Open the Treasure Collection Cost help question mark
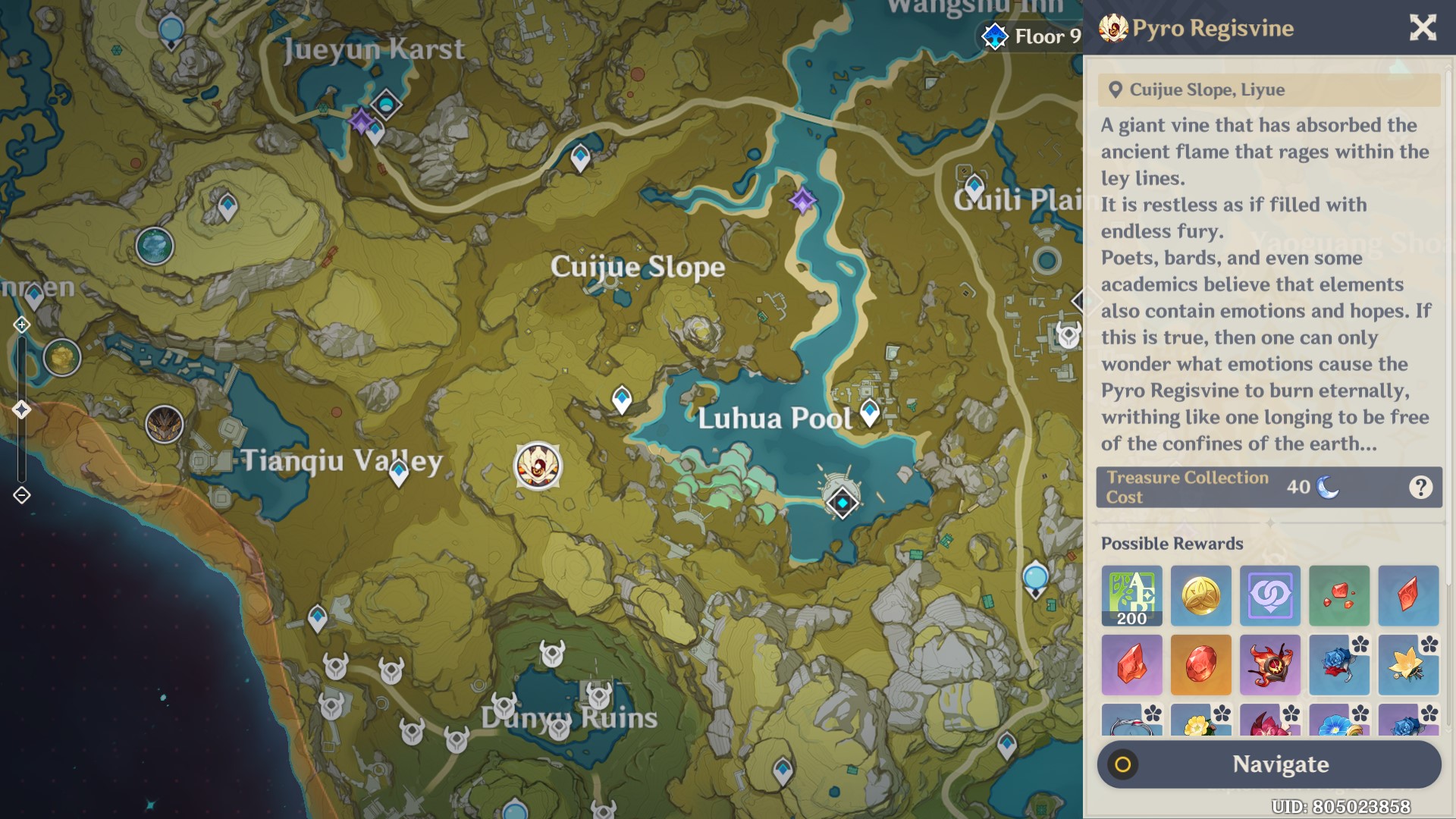This screenshot has height=819, width=1456. coord(1420,488)
